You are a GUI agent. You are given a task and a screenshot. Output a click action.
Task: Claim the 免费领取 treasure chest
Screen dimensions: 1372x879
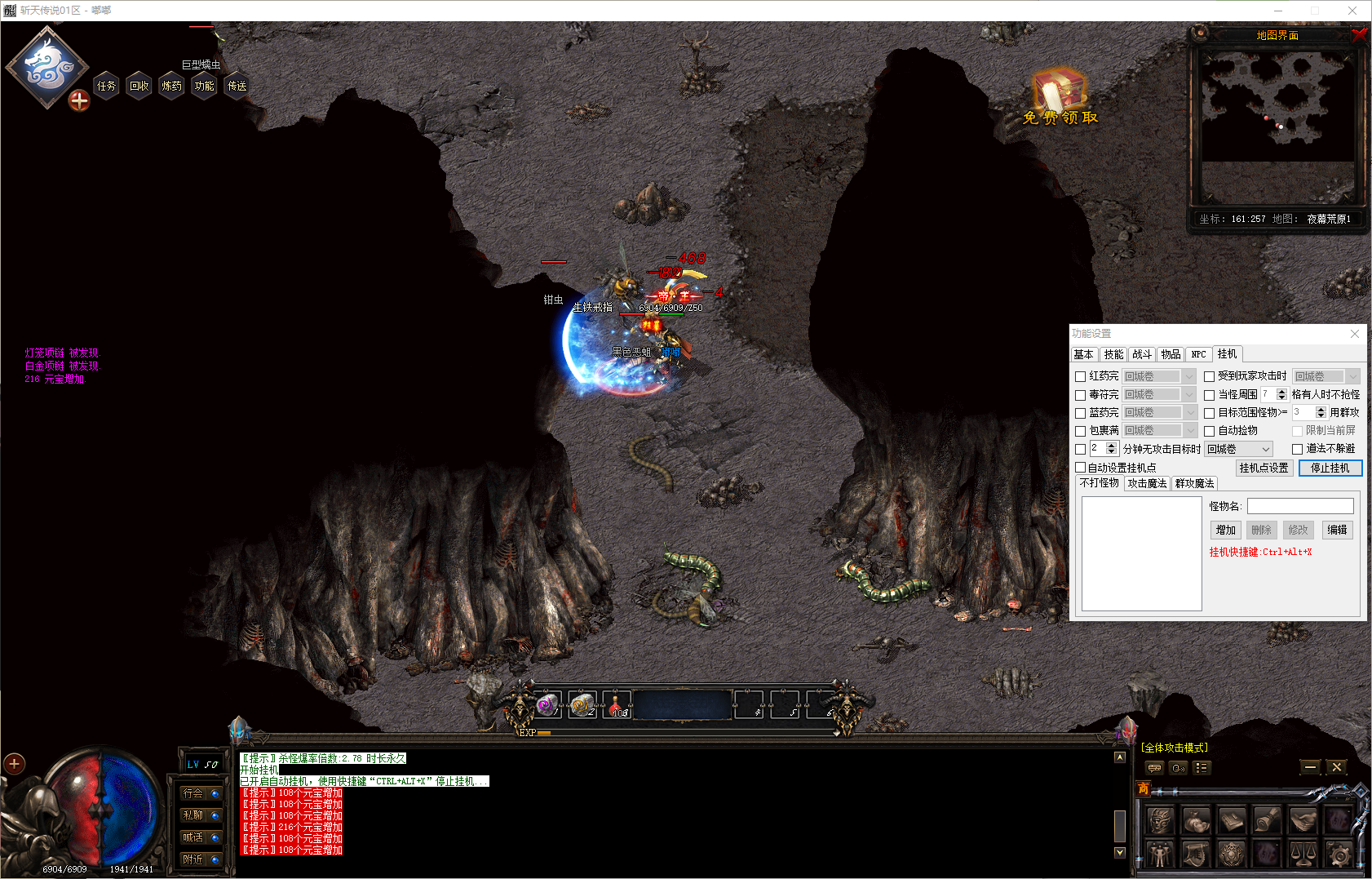1060,94
